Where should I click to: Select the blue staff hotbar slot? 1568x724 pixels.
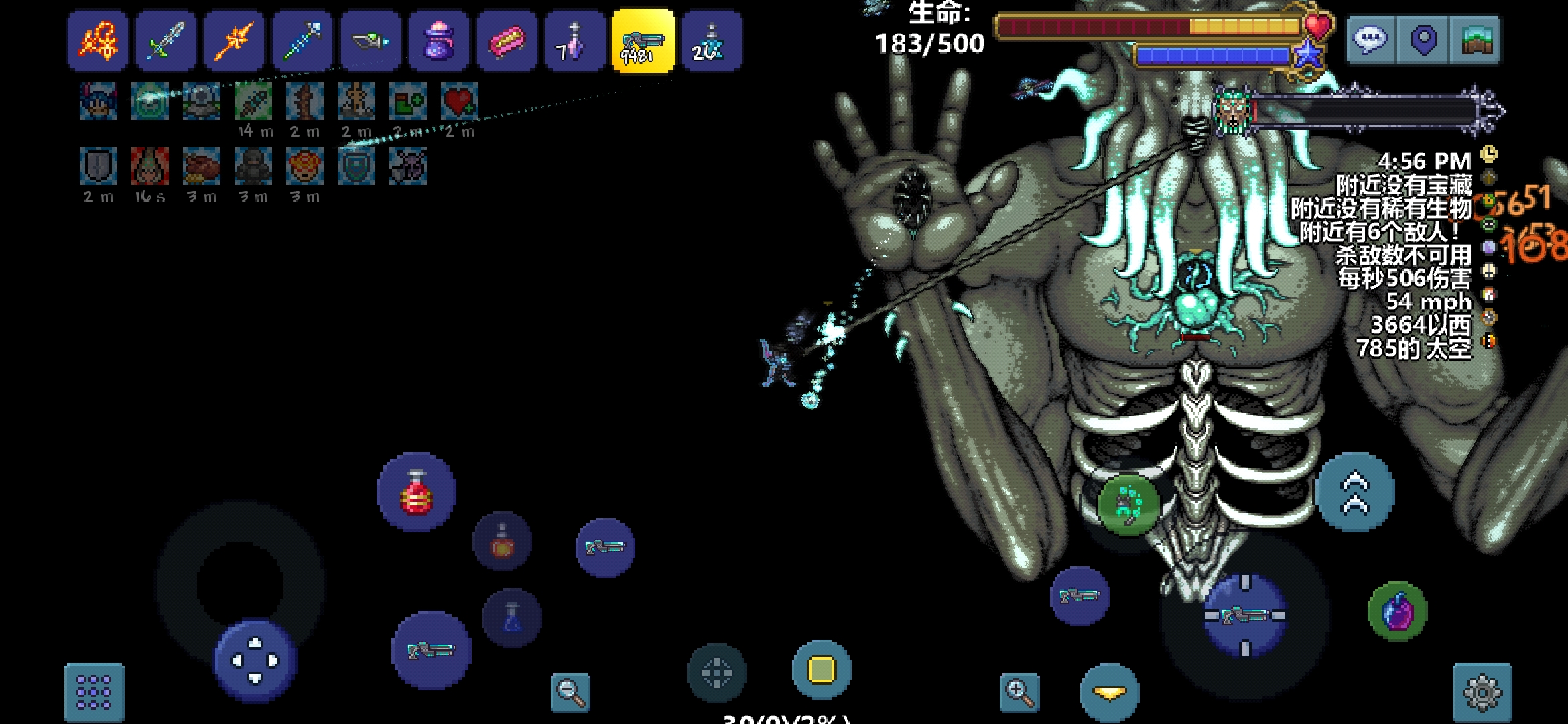pos(303,41)
